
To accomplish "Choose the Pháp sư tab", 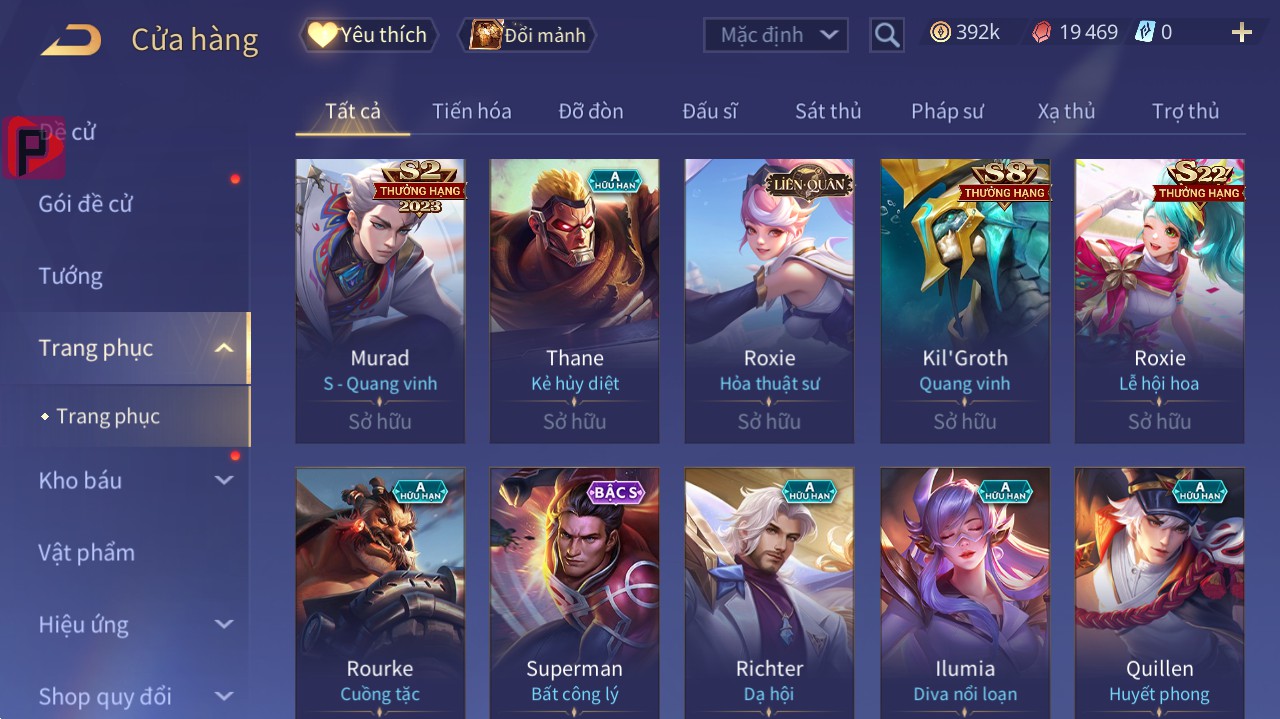I will pos(947,111).
